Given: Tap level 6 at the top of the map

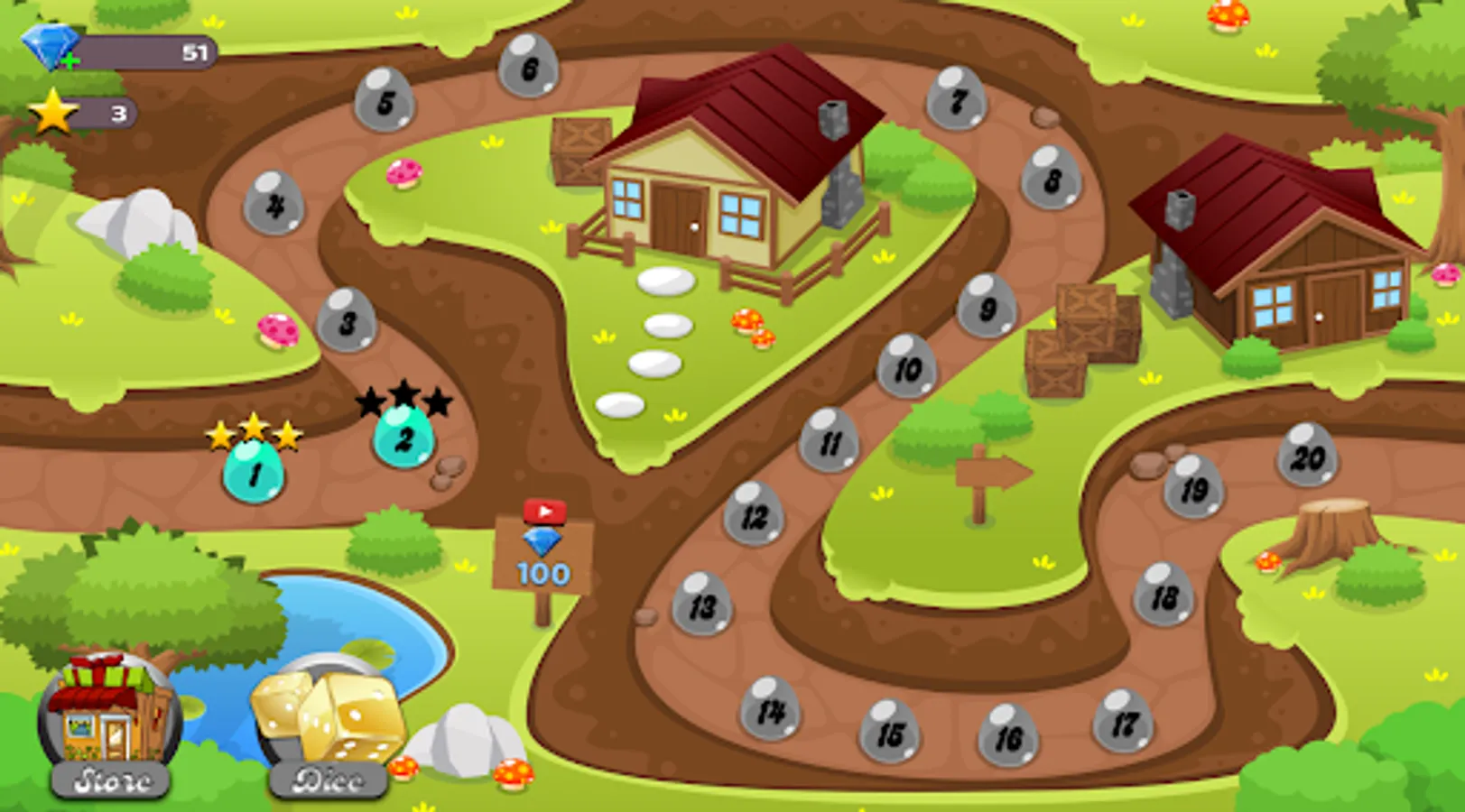Looking at the screenshot, I should 532,67.
